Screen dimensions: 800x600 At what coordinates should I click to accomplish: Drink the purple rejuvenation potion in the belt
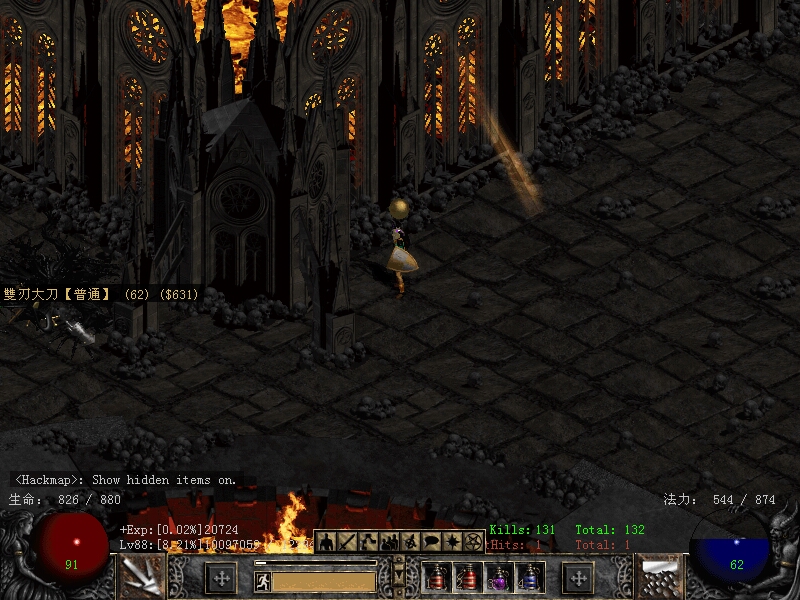[x=499, y=578]
